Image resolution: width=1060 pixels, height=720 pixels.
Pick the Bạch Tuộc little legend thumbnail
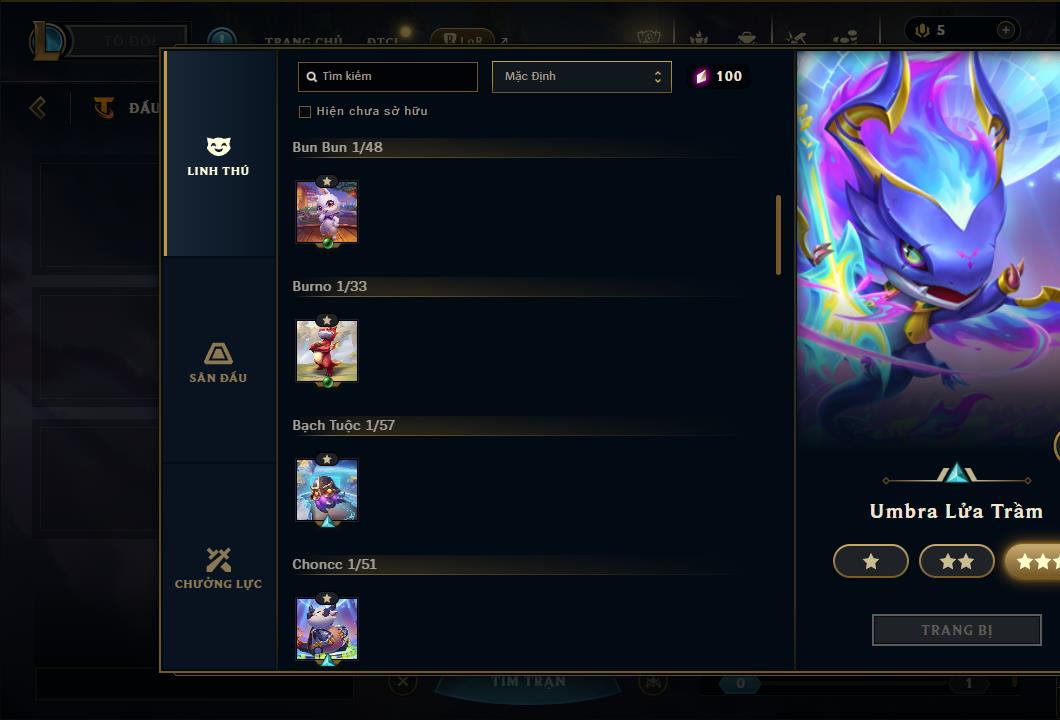coord(327,490)
